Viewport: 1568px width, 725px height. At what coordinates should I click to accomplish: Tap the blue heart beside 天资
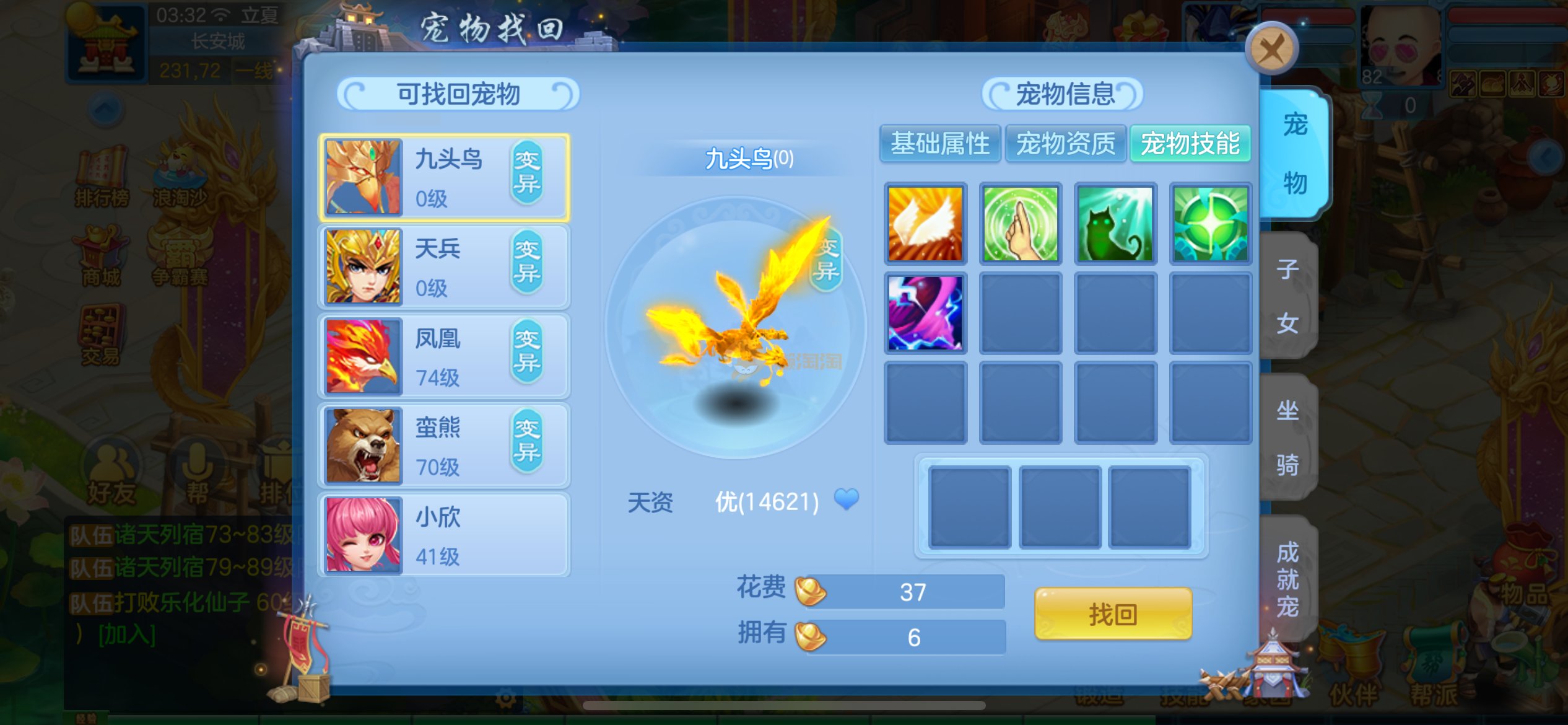(x=847, y=499)
